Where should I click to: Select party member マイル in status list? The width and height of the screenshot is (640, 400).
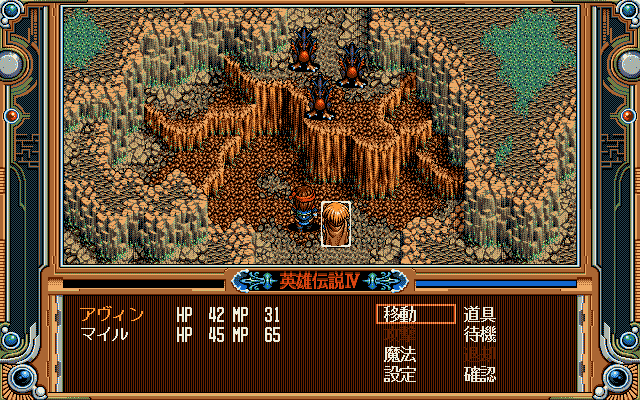104,334
